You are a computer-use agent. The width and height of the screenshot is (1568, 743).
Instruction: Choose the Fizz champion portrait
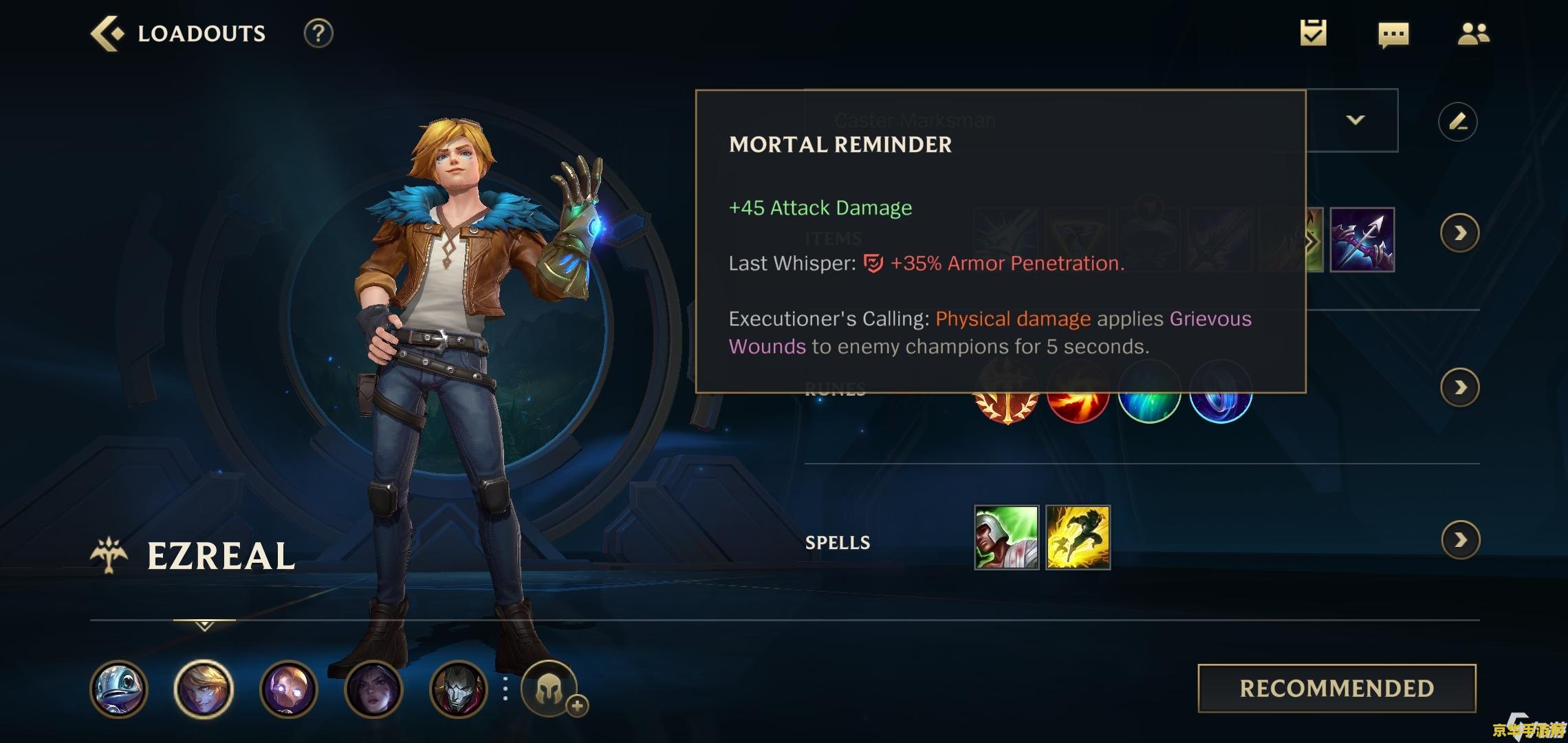click(x=119, y=689)
